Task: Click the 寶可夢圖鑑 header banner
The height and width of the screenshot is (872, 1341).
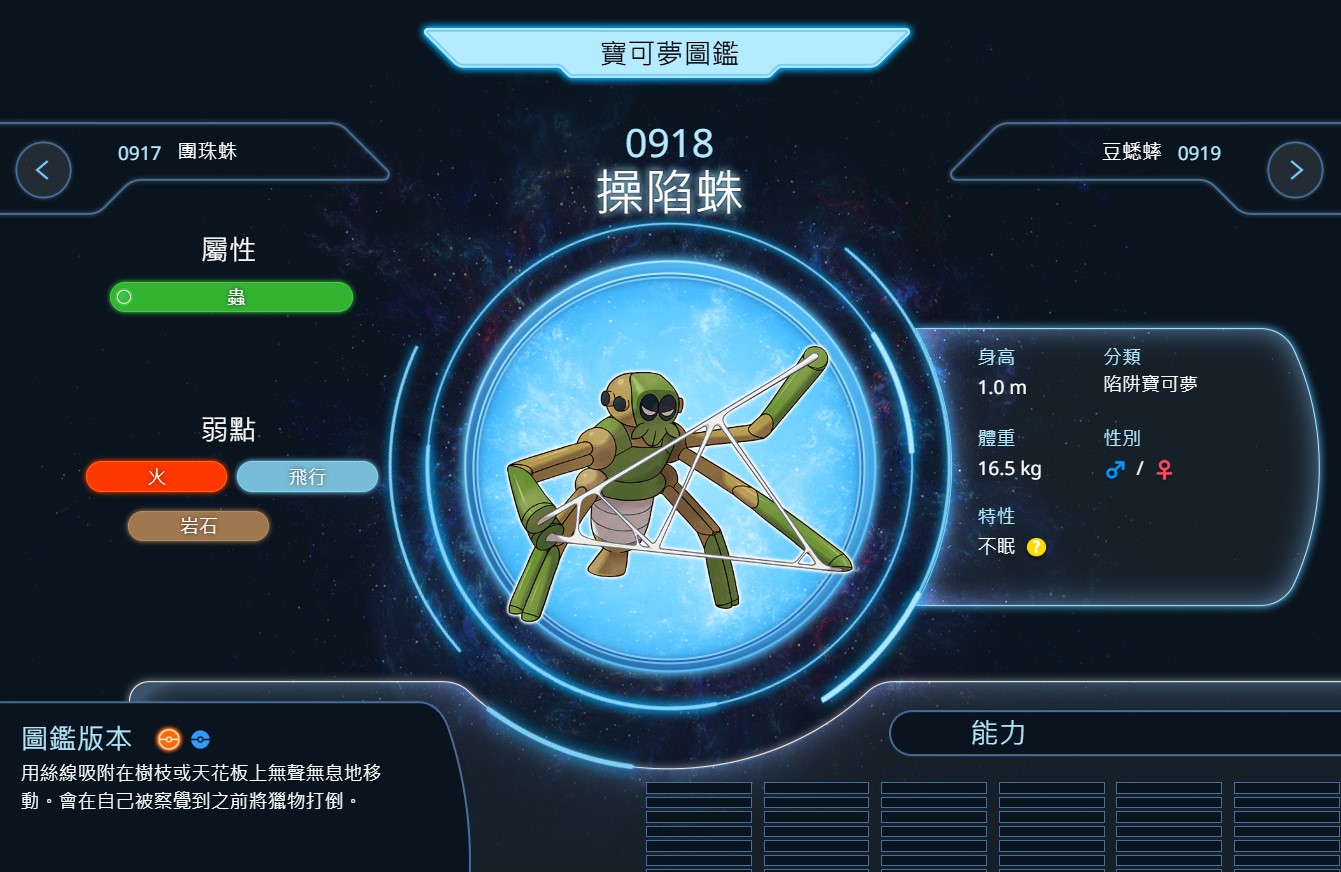Action: 669,53
